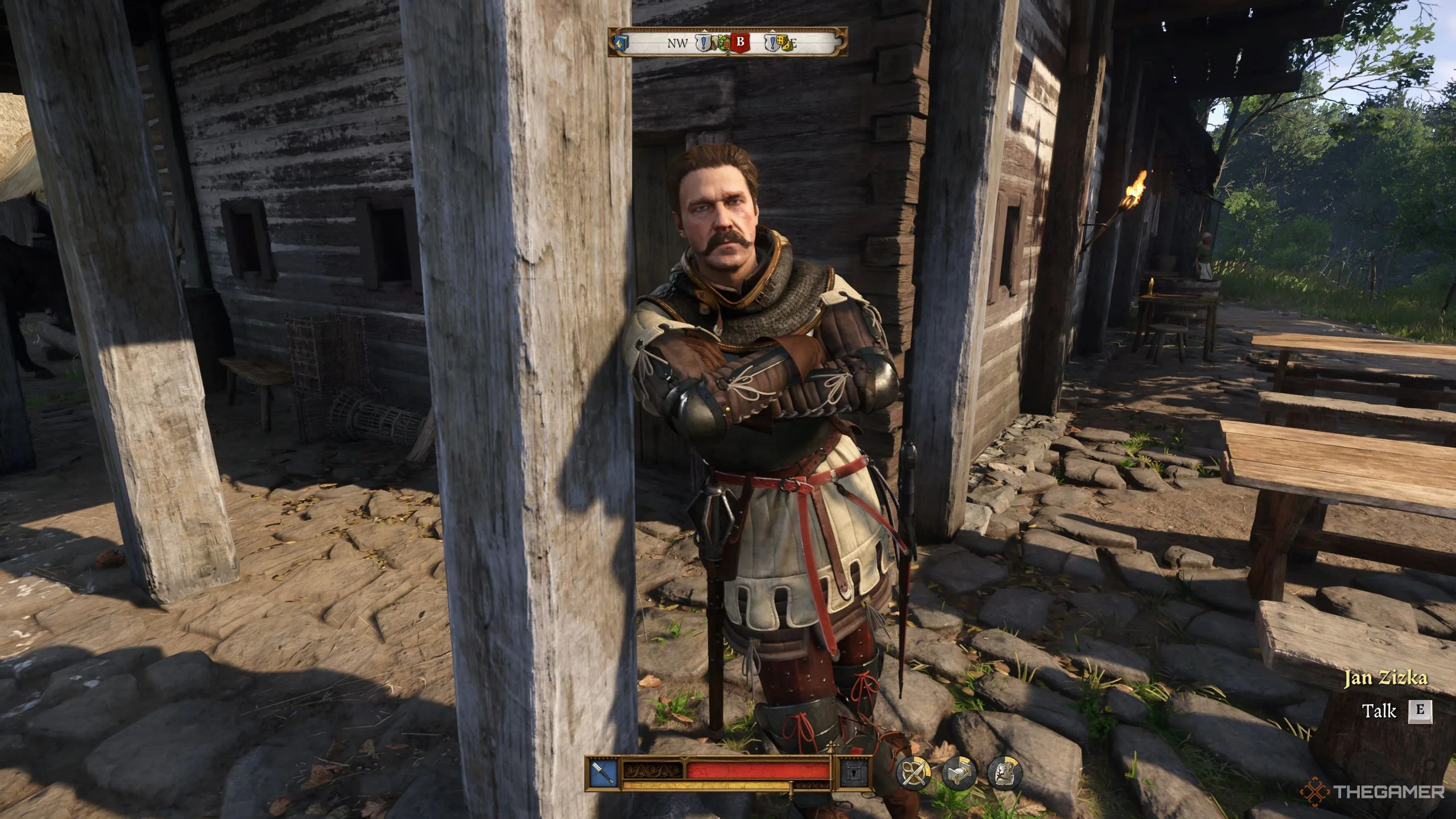
Task: Select the red B quest marker
Action: [741, 42]
